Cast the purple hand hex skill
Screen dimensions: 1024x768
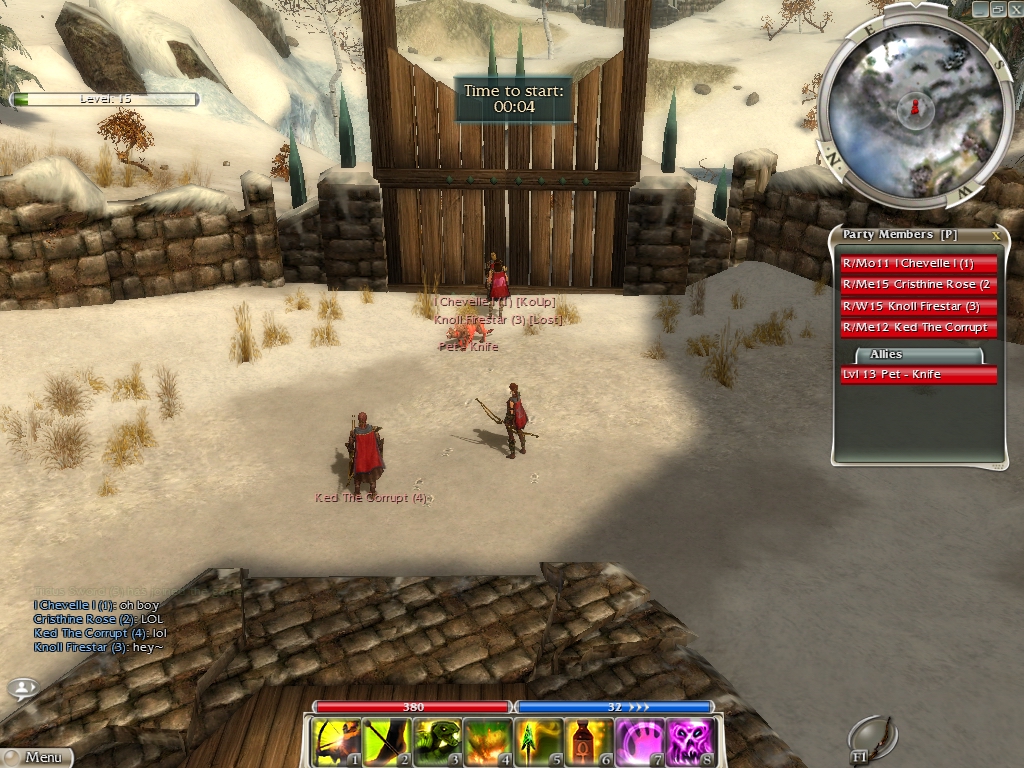click(640, 743)
